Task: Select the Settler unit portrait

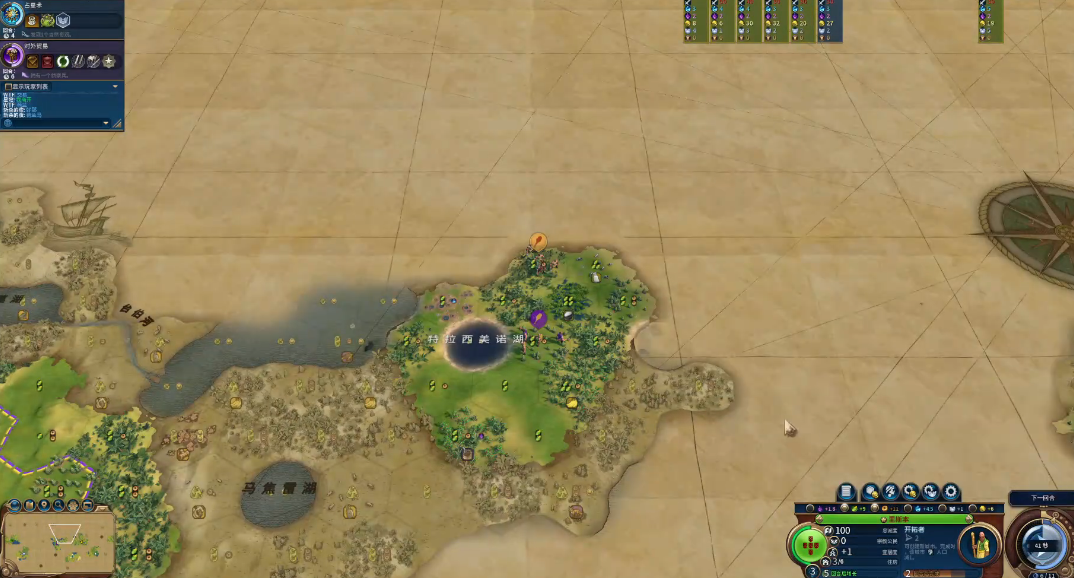Action: 979,544
